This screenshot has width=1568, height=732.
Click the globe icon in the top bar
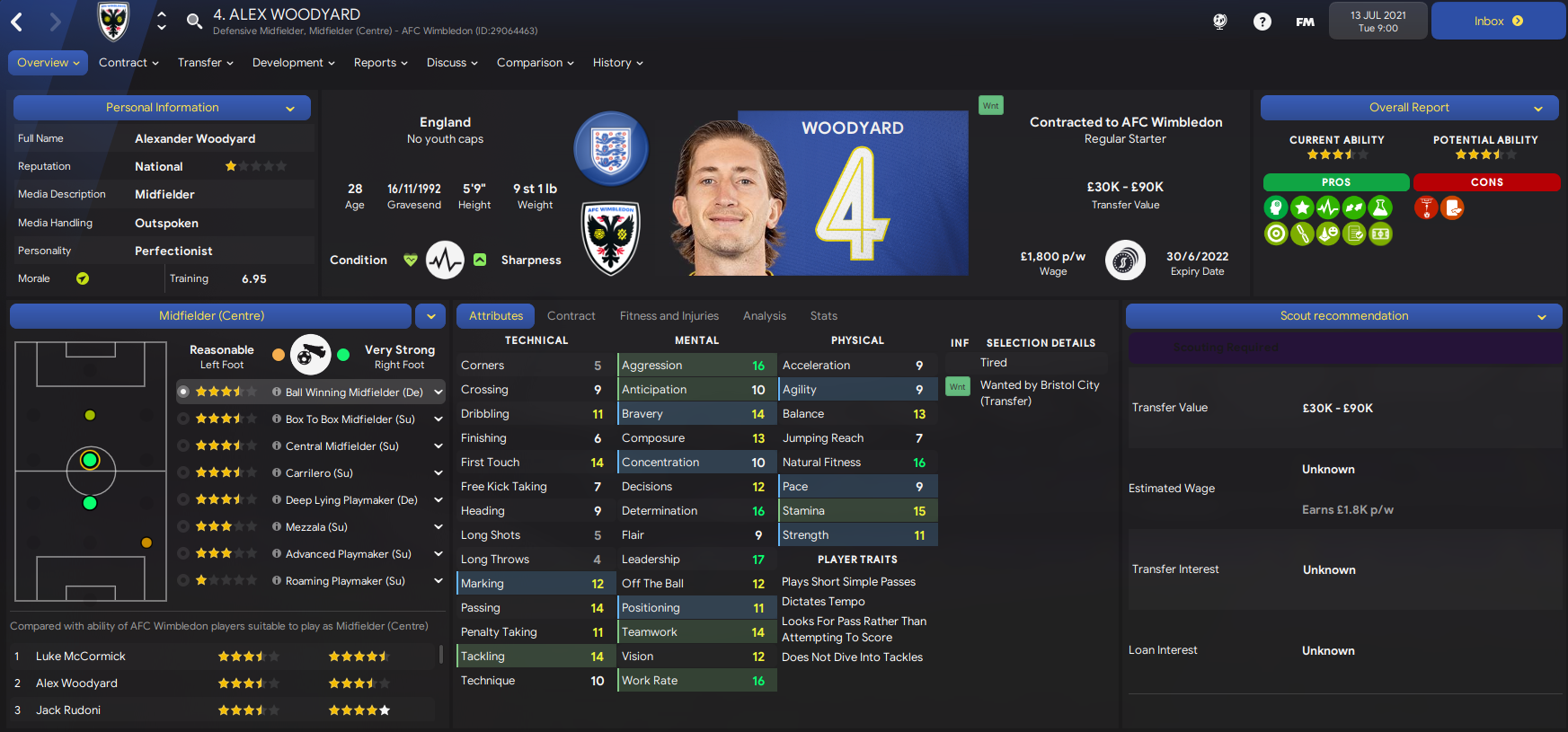(1219, 22)
